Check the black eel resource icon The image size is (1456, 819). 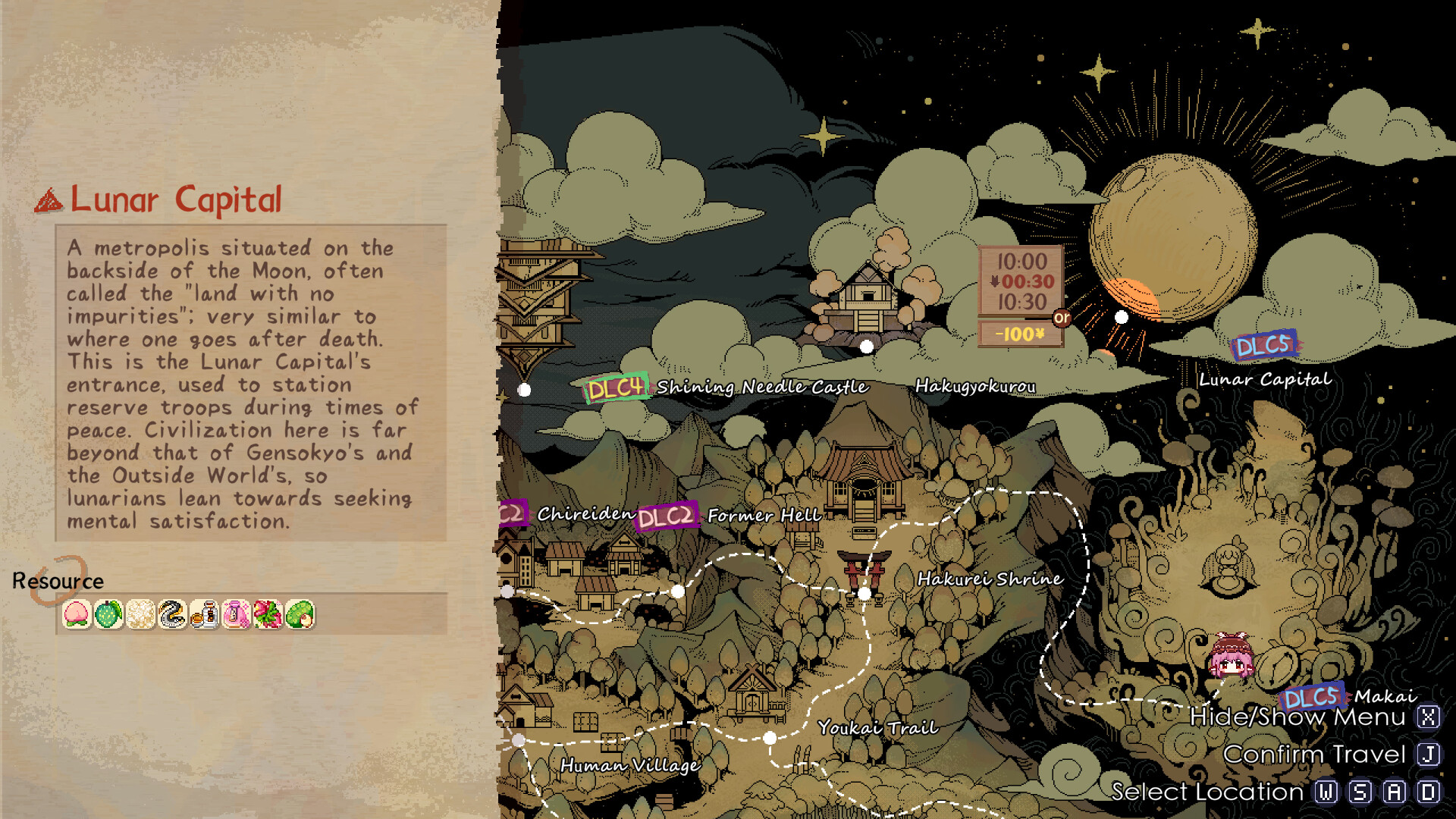click(173, 614)
